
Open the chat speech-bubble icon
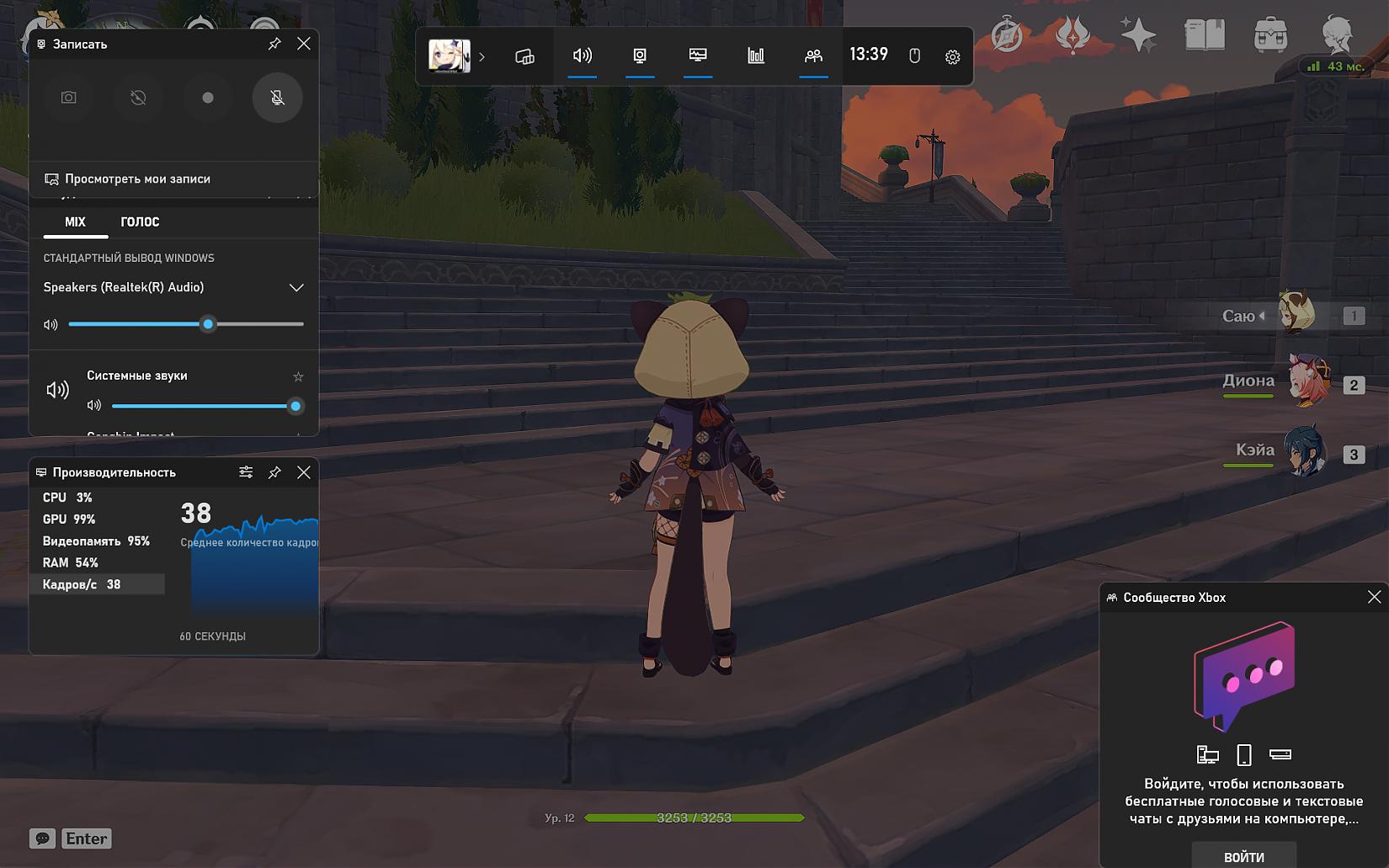42,839
